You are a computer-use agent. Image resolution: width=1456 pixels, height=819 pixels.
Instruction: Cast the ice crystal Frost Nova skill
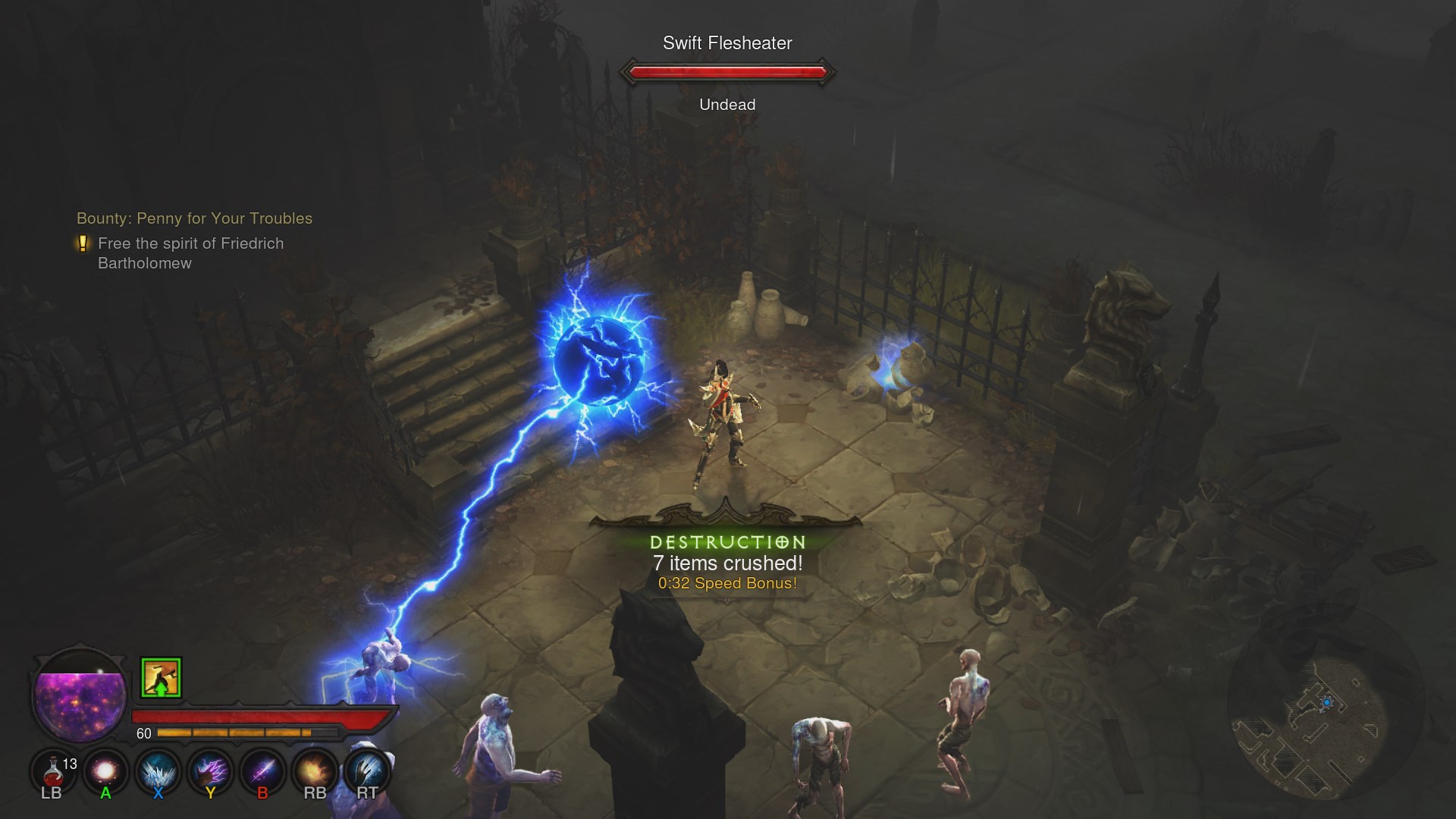tap(158, 771)
